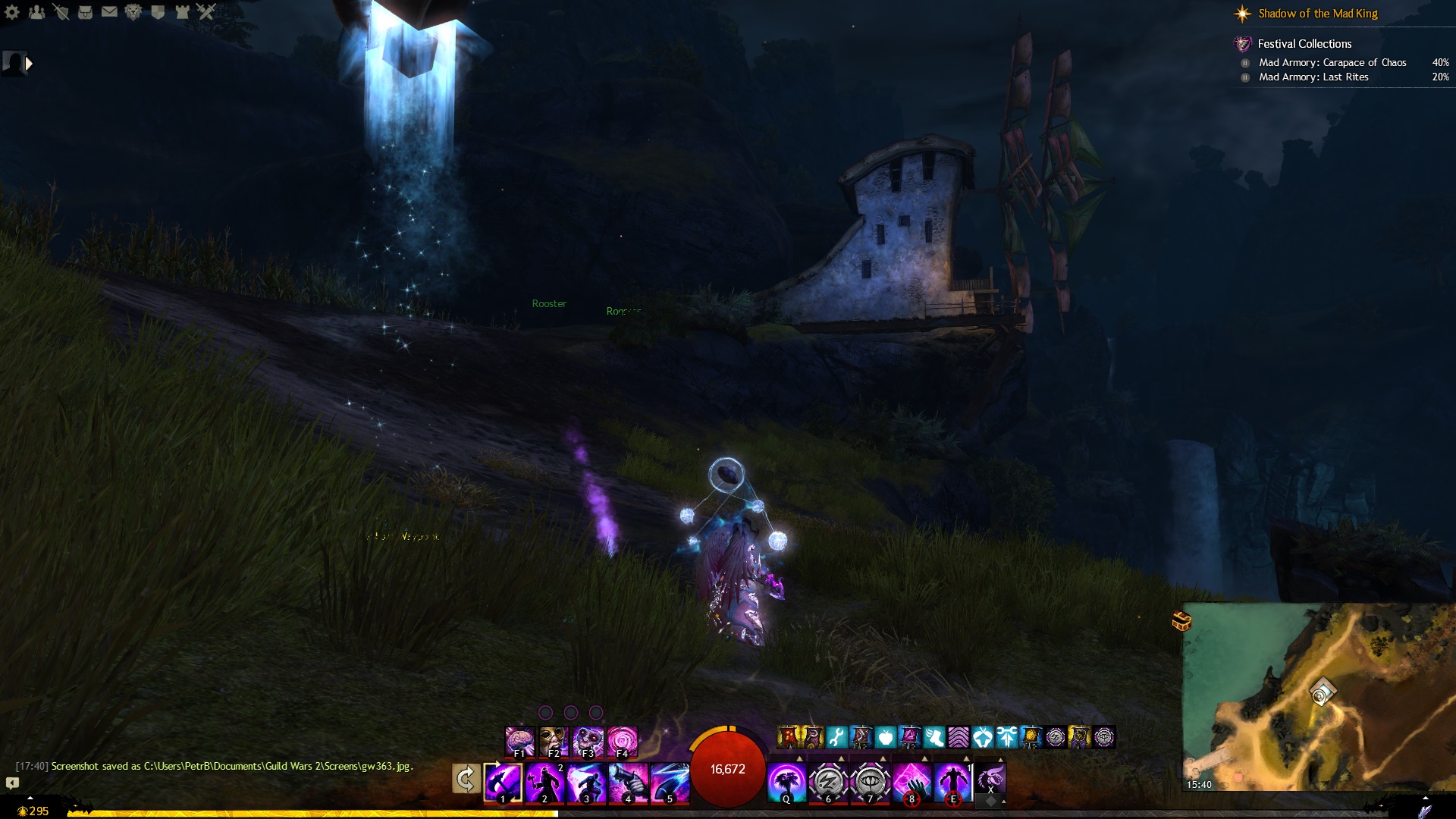Activate the axe skill in slot 1
The image size is (1456, 819).
coord(503,783)
